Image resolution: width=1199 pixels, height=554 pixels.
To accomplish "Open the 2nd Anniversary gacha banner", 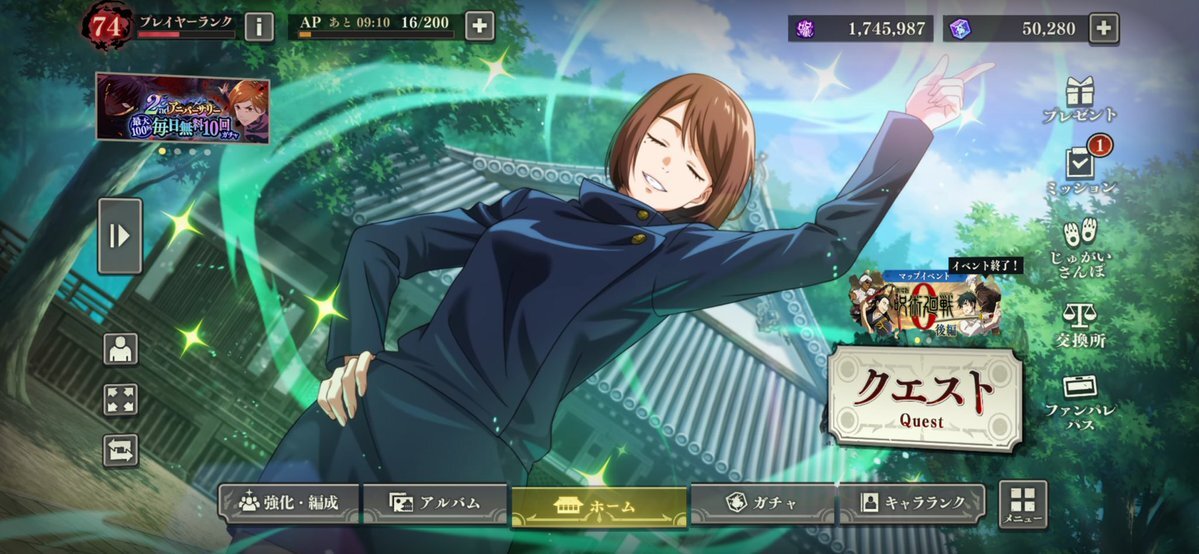I will point(183,108).
